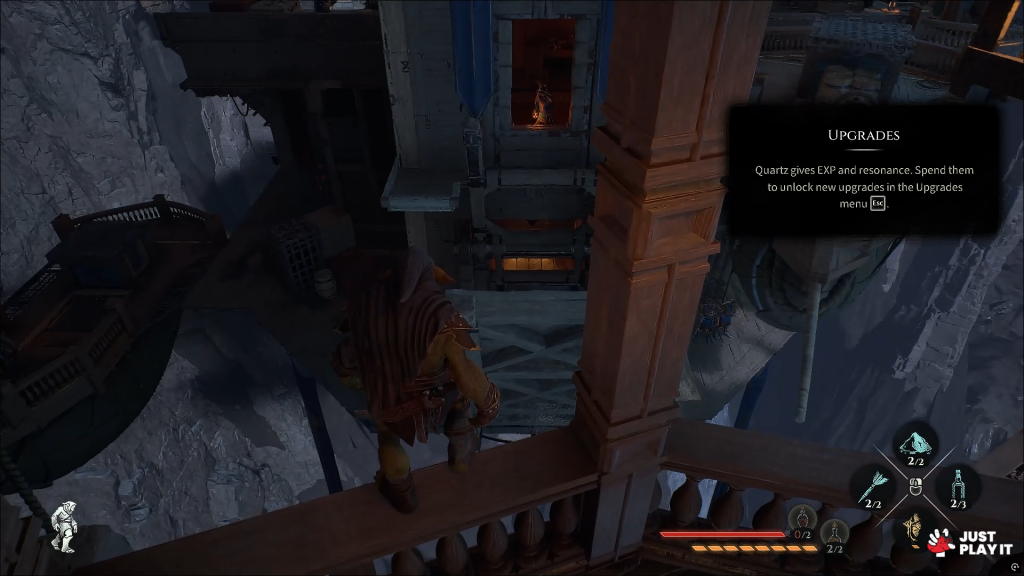This screenshot has width=1024, height=576.
Task: Use the red health potion icon
Action: tap(801, 518)
